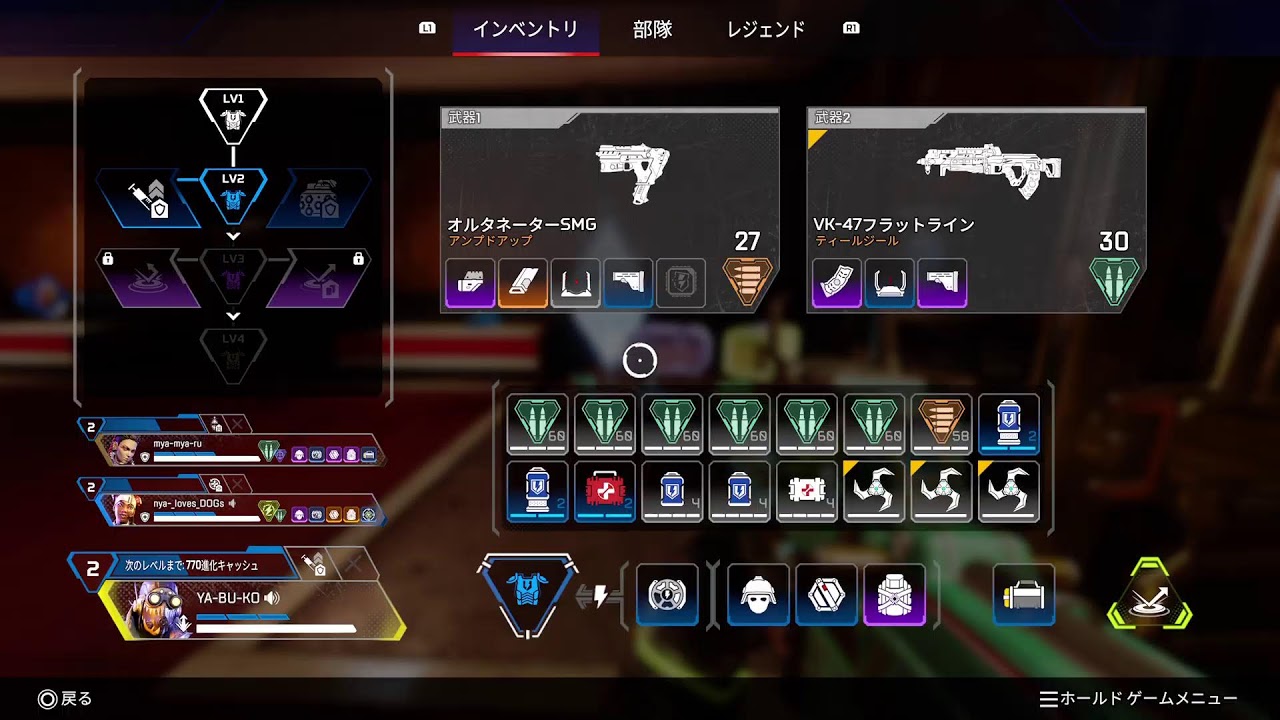The width and height of the screenshot is (1280, 720).
Task: Select the red med kit item
Action: 605,490
